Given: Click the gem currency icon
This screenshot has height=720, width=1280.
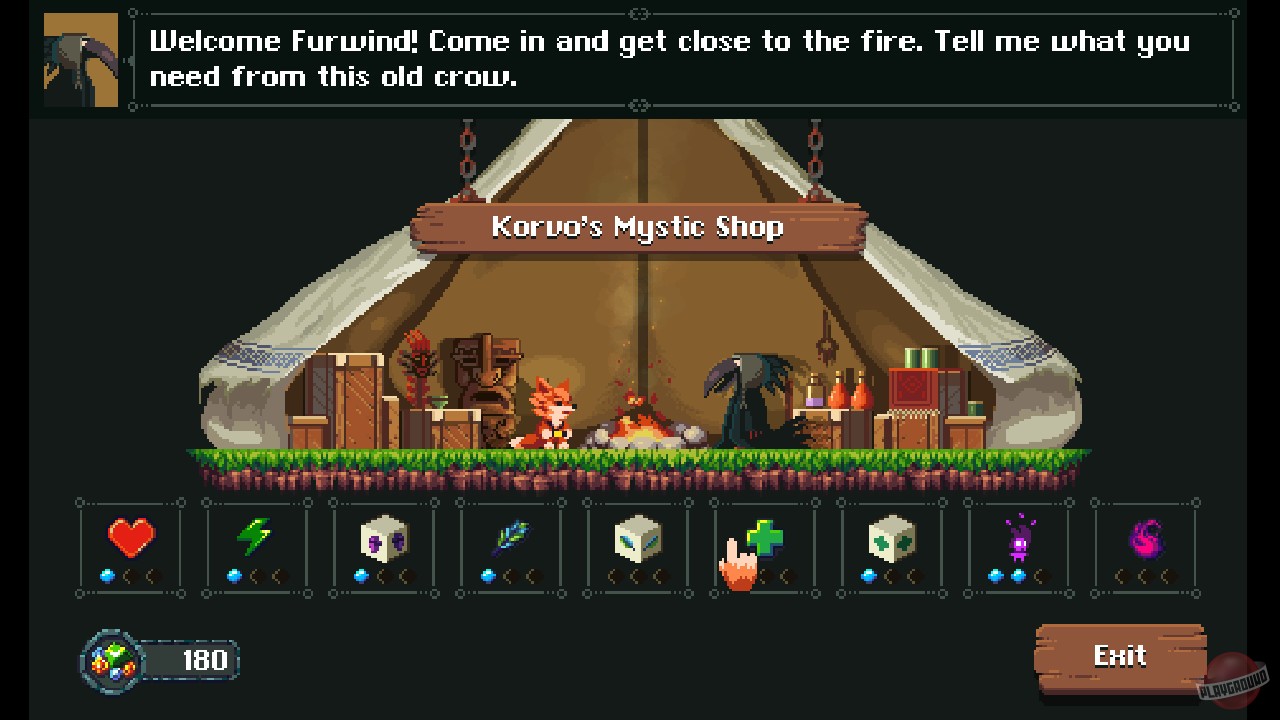Looking at the screenshot, I should 113,658.
